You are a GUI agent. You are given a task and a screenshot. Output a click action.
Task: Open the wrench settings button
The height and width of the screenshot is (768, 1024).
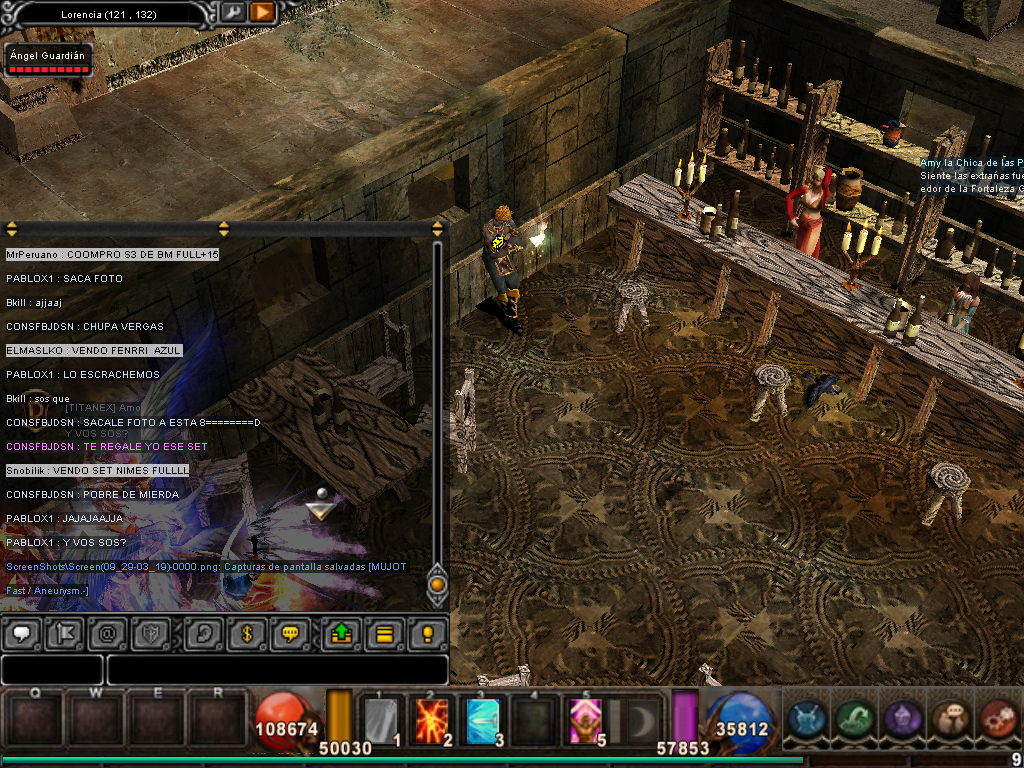[x=232, y=12]
